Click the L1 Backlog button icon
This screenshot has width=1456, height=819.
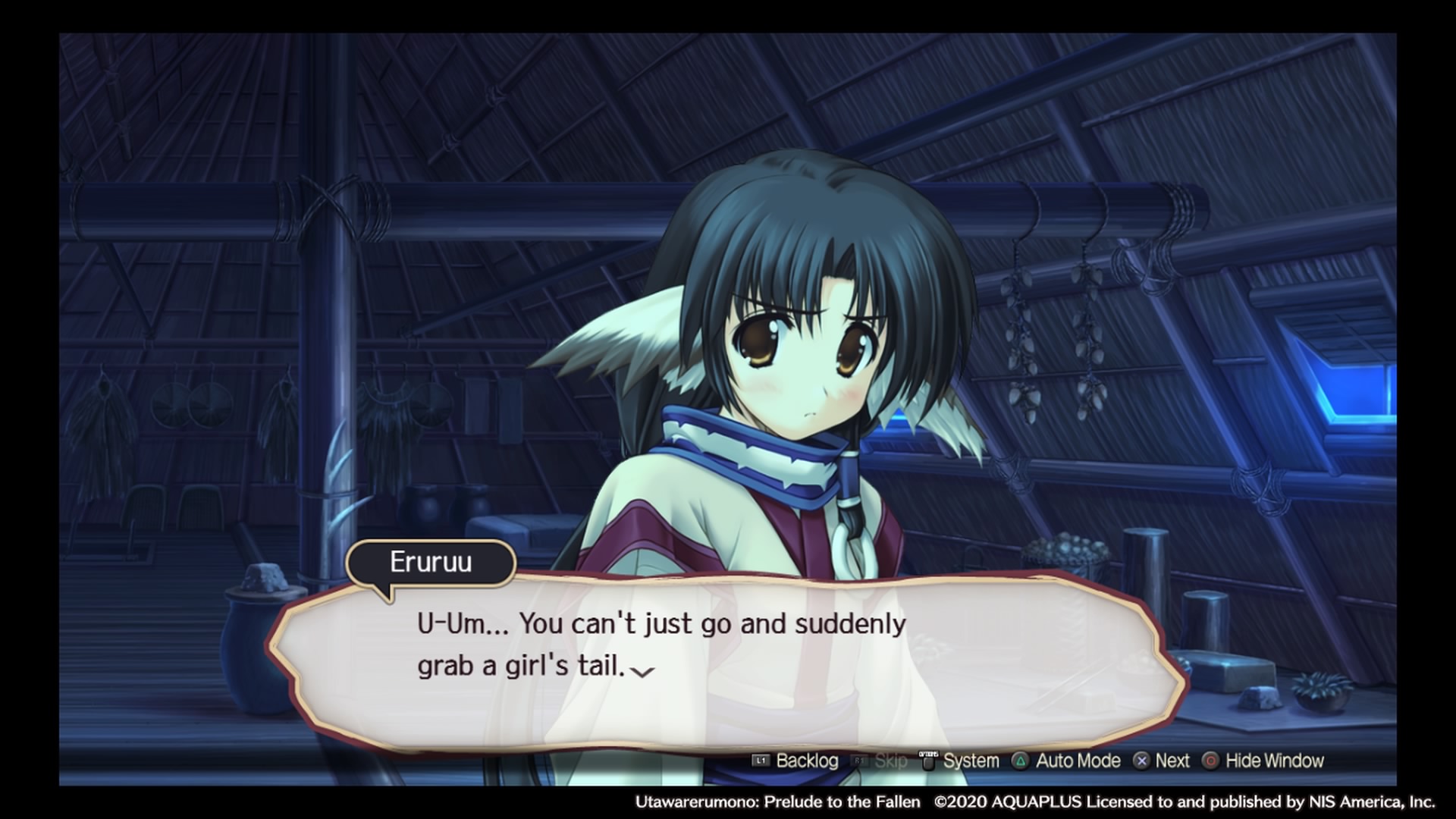point(761,761)
